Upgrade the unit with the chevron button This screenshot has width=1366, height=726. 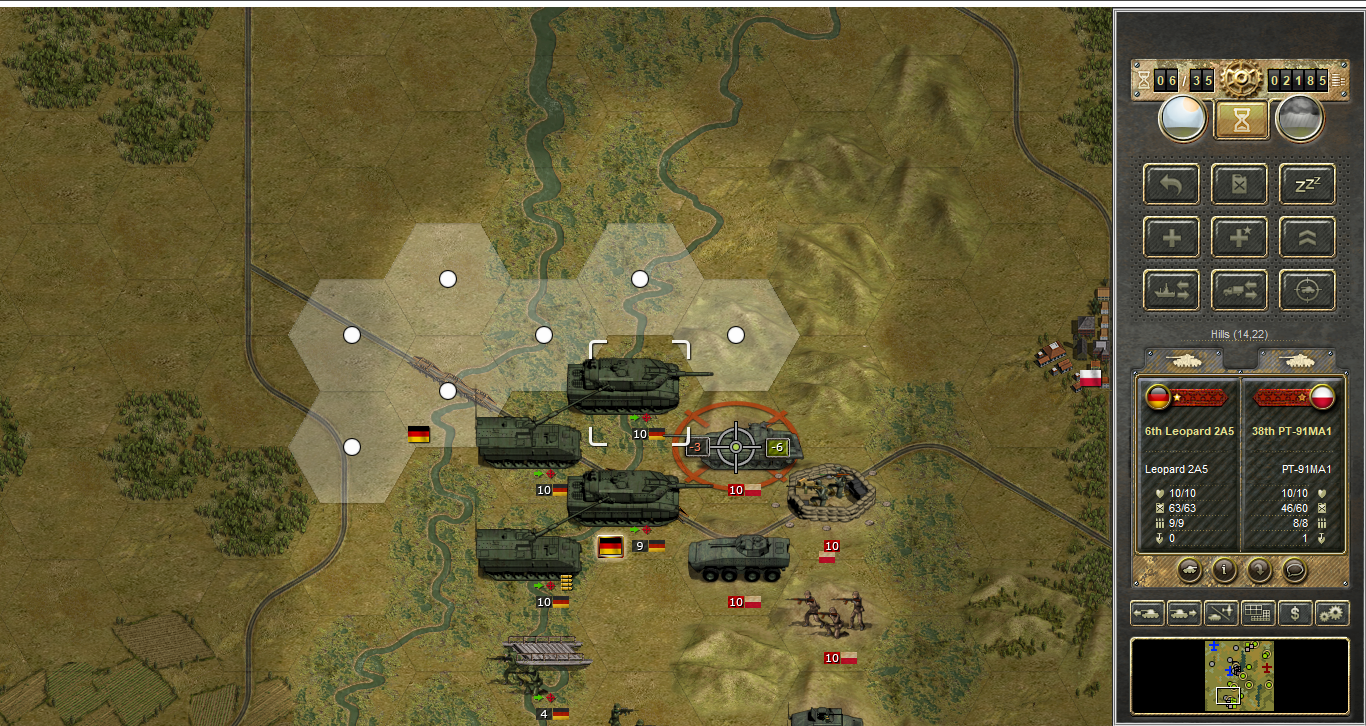1307,237
